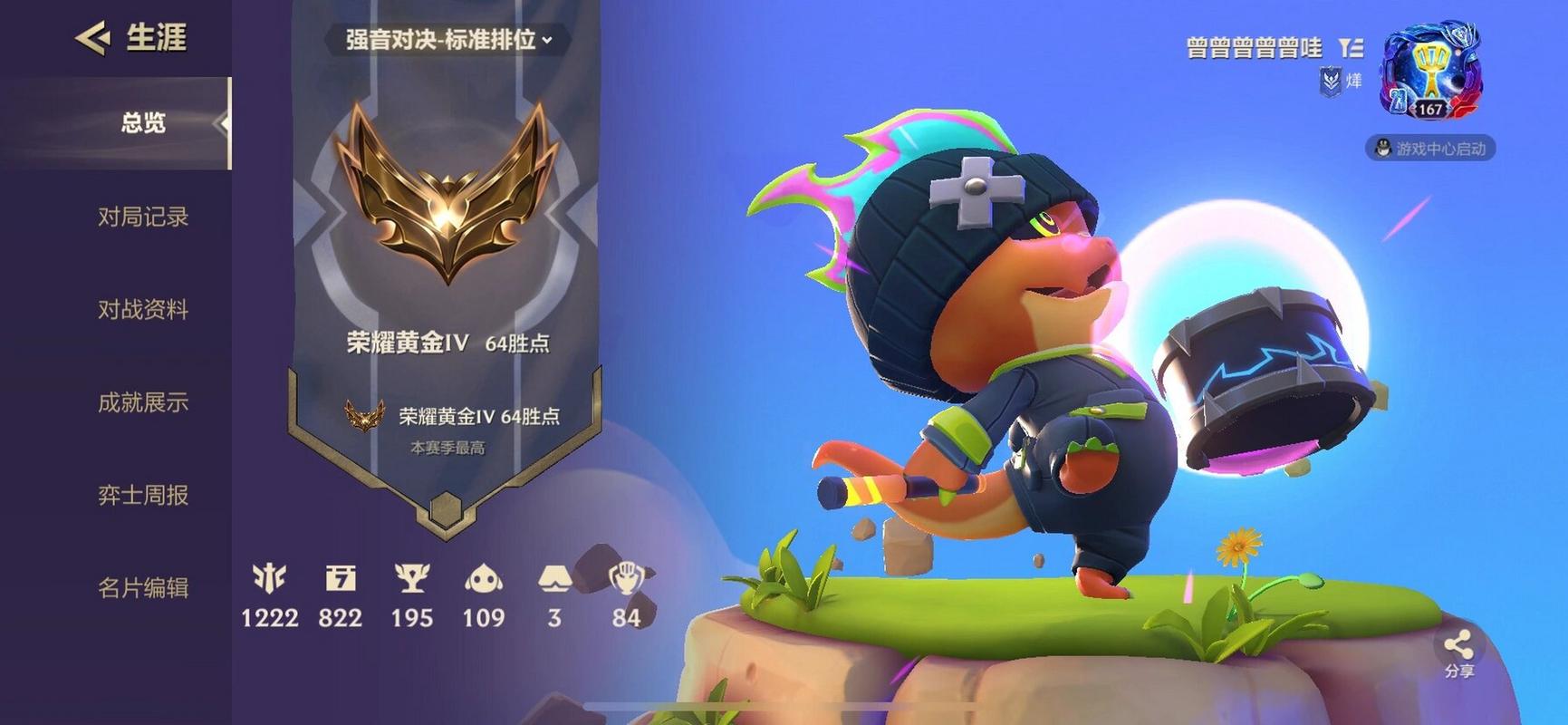Select the 总览 tab
Image resolution: width=1568 pixels, height=725 pixels.
click(143, 123)
